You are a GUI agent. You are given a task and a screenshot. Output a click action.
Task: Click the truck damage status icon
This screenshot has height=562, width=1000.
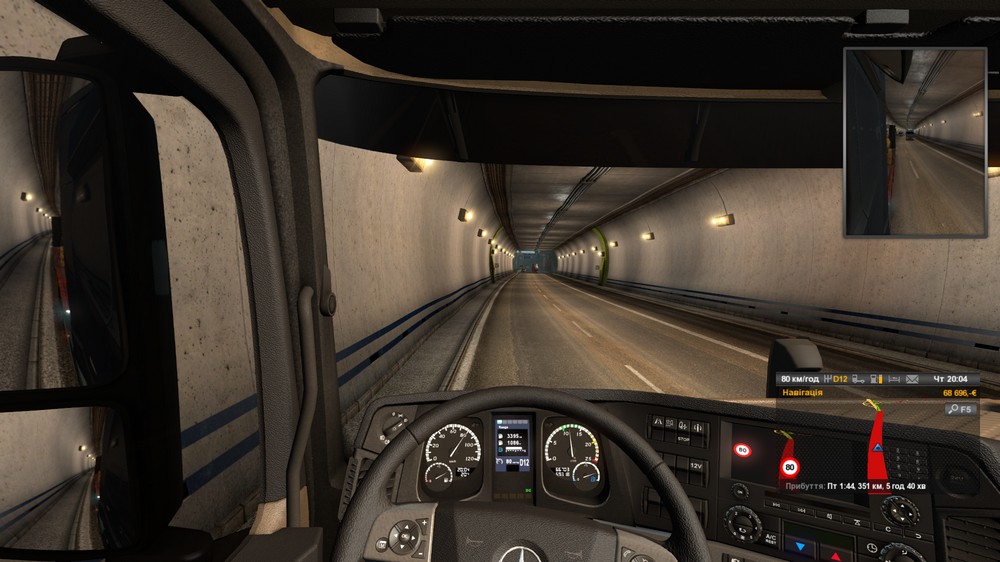[x=859, y=380]
